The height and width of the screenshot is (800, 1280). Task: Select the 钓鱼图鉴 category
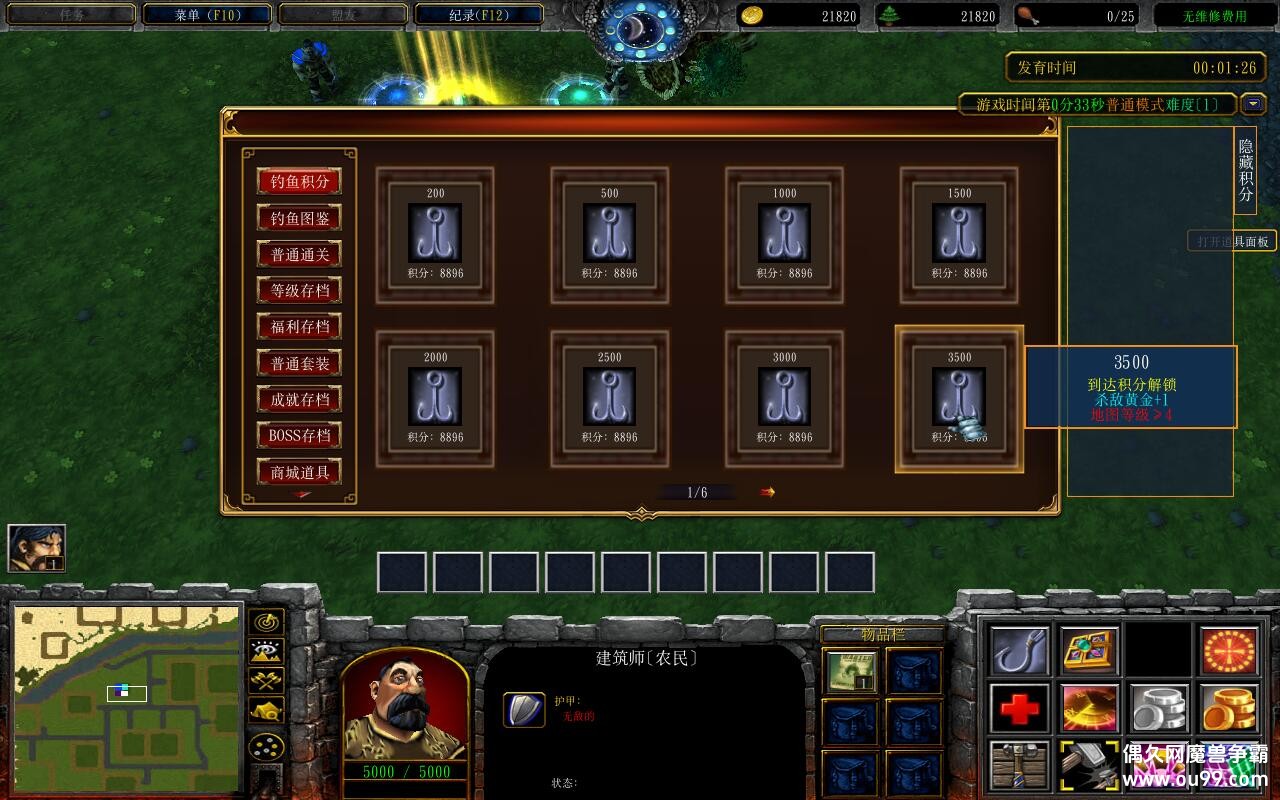299,218
